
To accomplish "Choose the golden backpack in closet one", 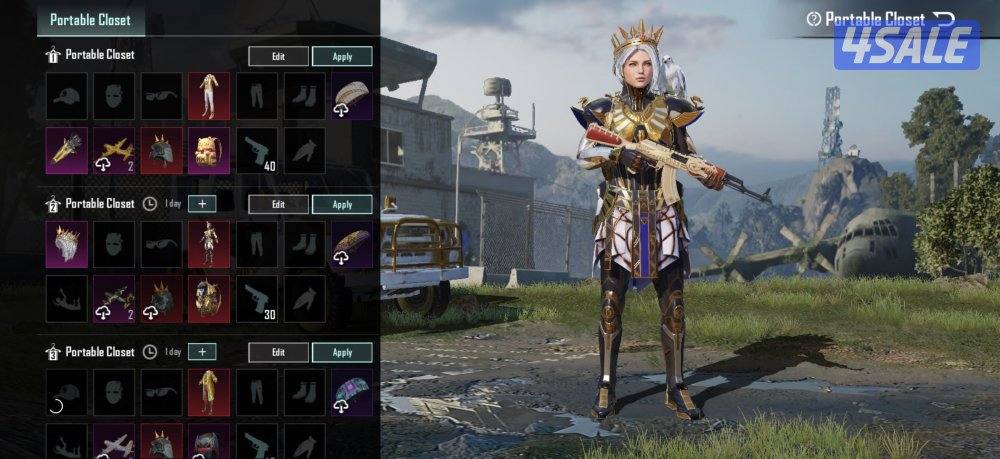I will [x=209, y=150].
